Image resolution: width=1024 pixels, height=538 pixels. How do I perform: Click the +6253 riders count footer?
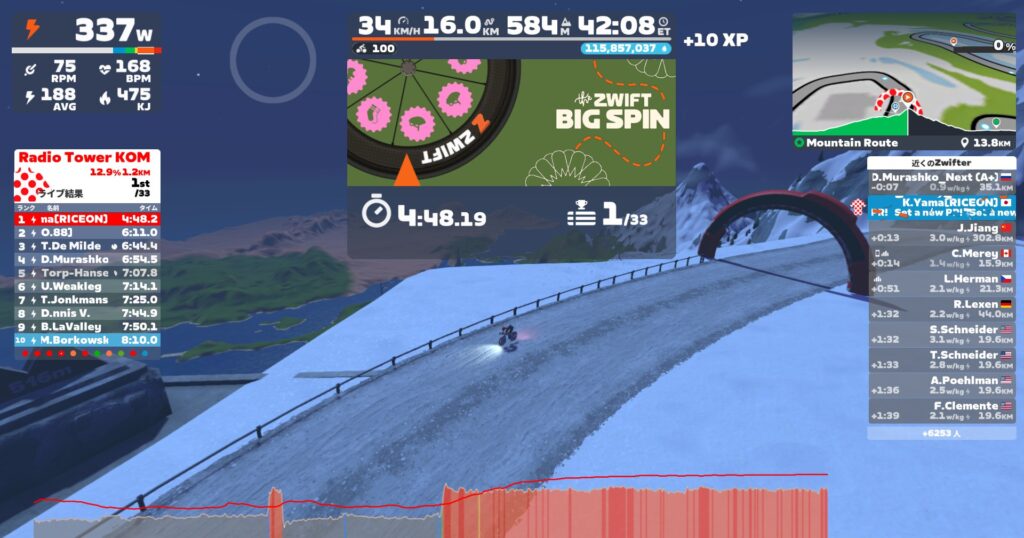coord(941,433)
